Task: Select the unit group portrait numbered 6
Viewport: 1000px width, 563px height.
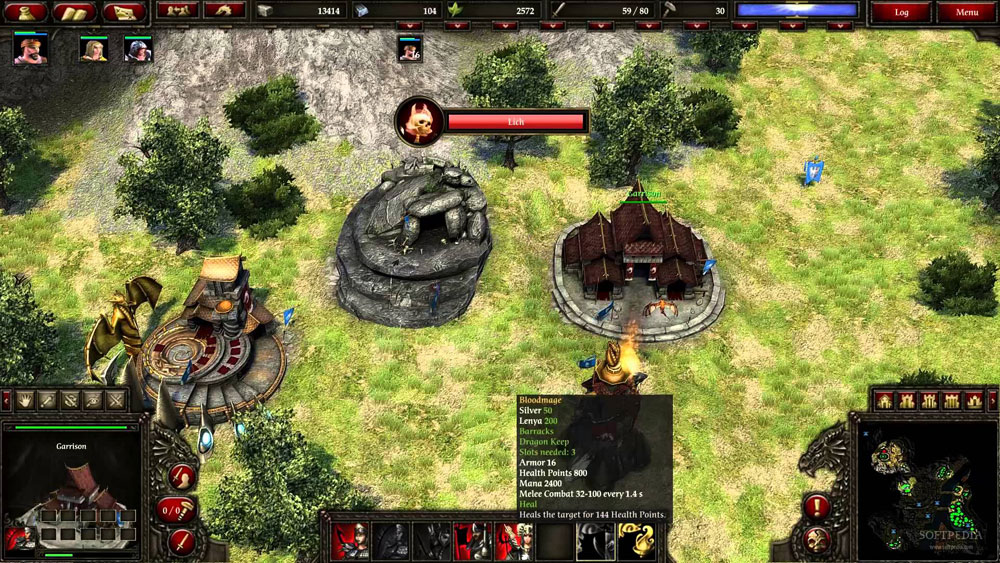Action: click(409, 49)
